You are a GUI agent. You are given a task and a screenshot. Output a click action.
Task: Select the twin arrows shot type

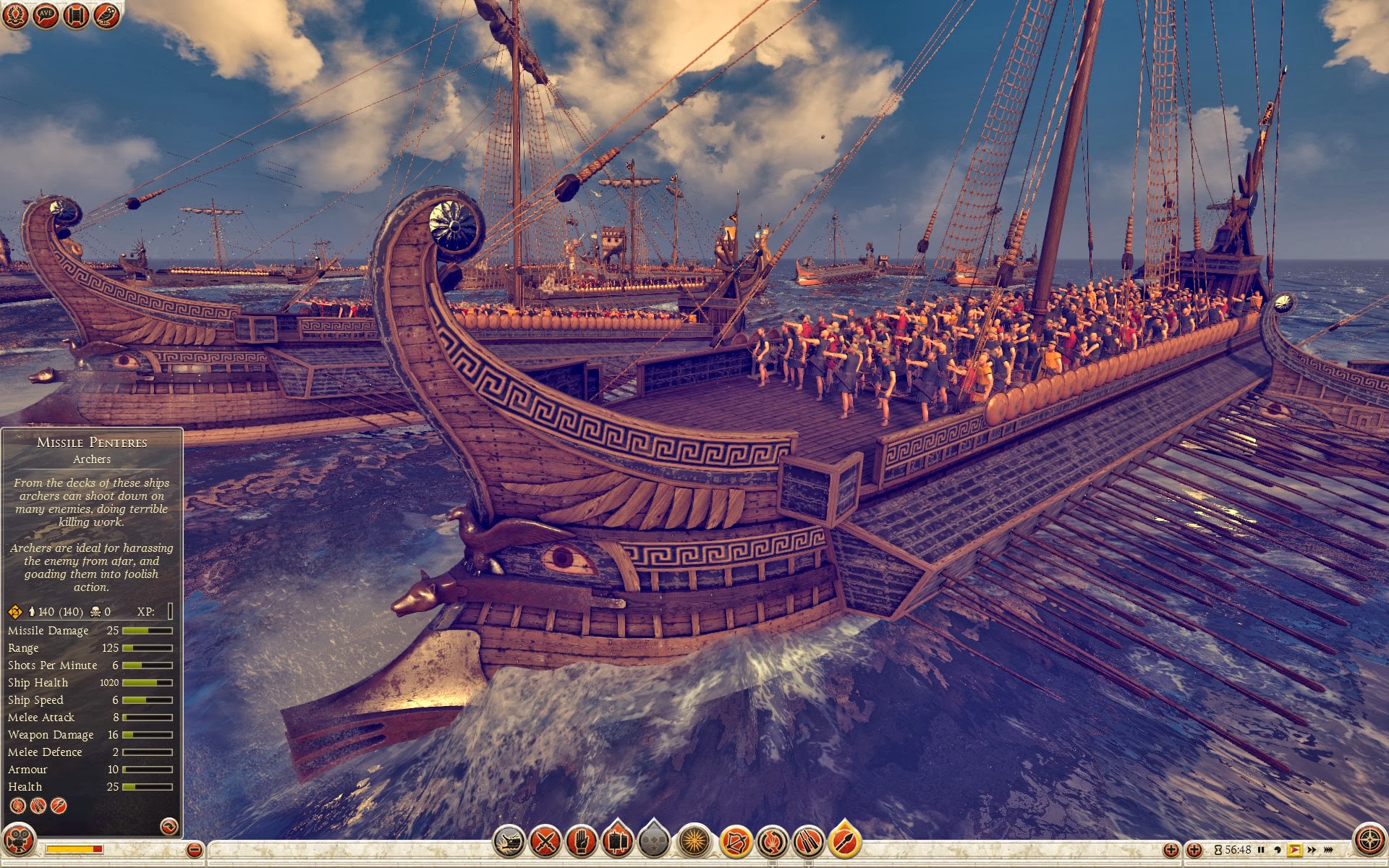(808, 841)
